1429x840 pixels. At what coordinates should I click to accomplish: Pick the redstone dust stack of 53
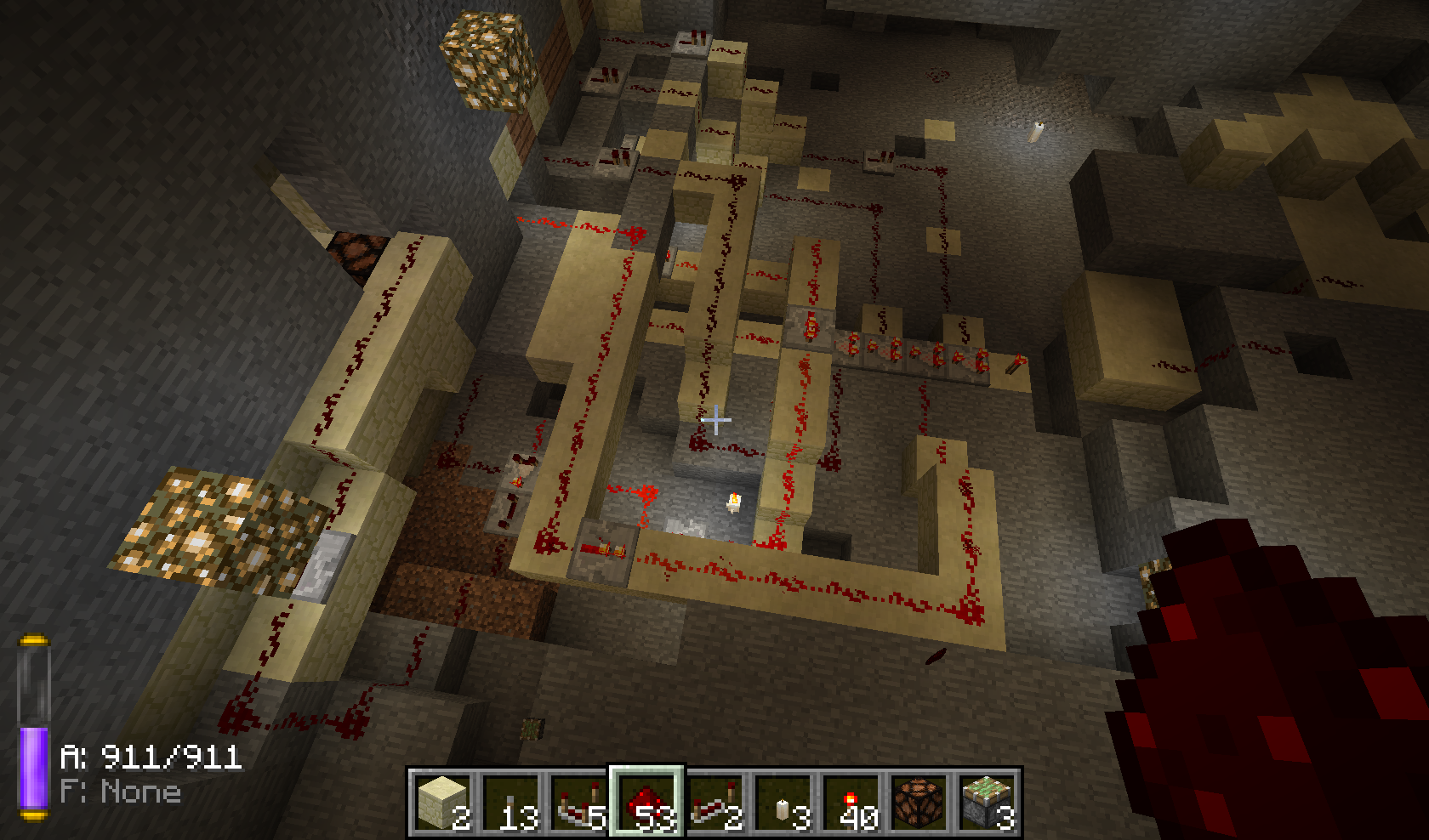(646, 803)
